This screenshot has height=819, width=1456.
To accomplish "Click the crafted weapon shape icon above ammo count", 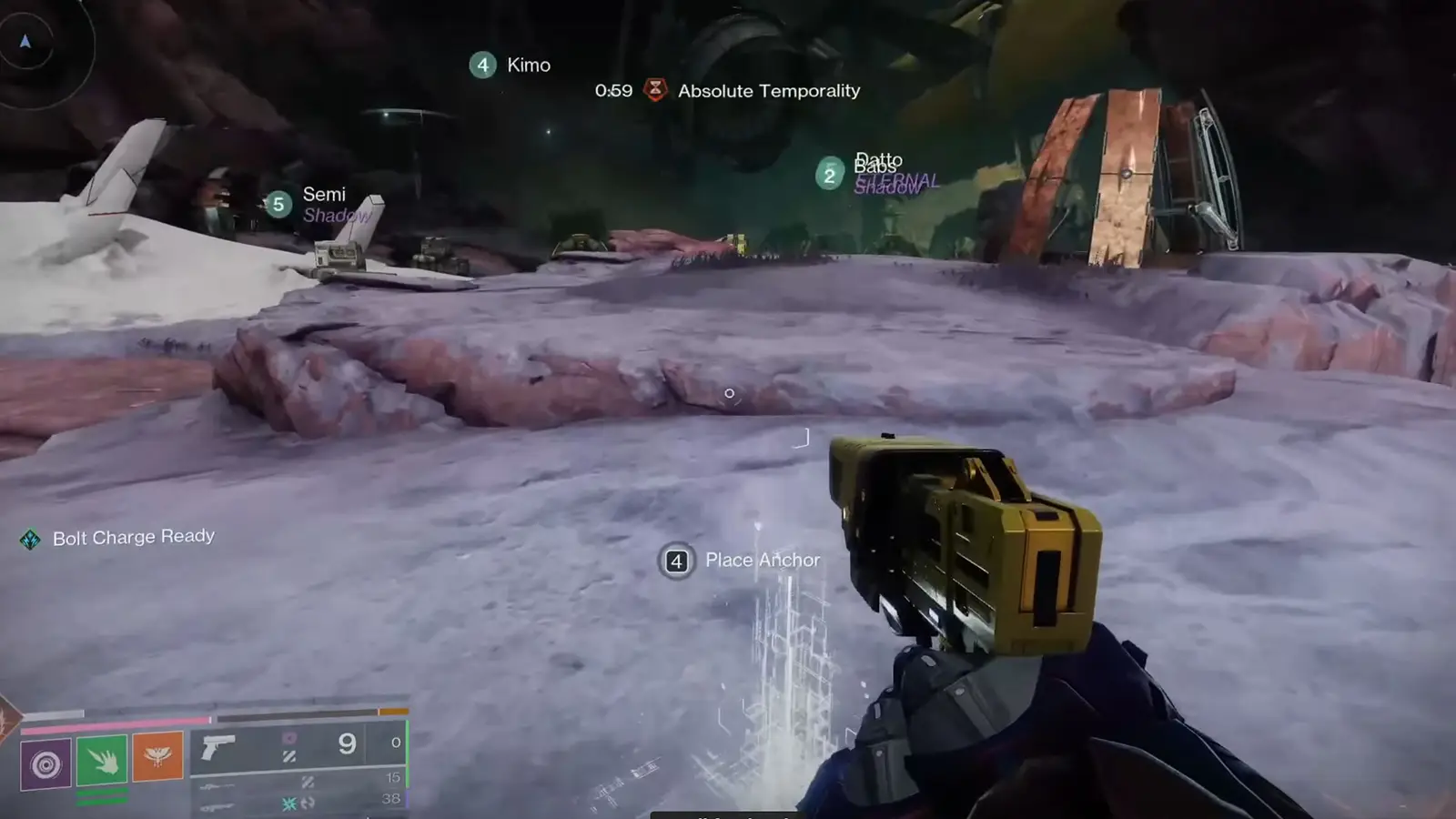I will pyautogui.click(x=291, y=739).
